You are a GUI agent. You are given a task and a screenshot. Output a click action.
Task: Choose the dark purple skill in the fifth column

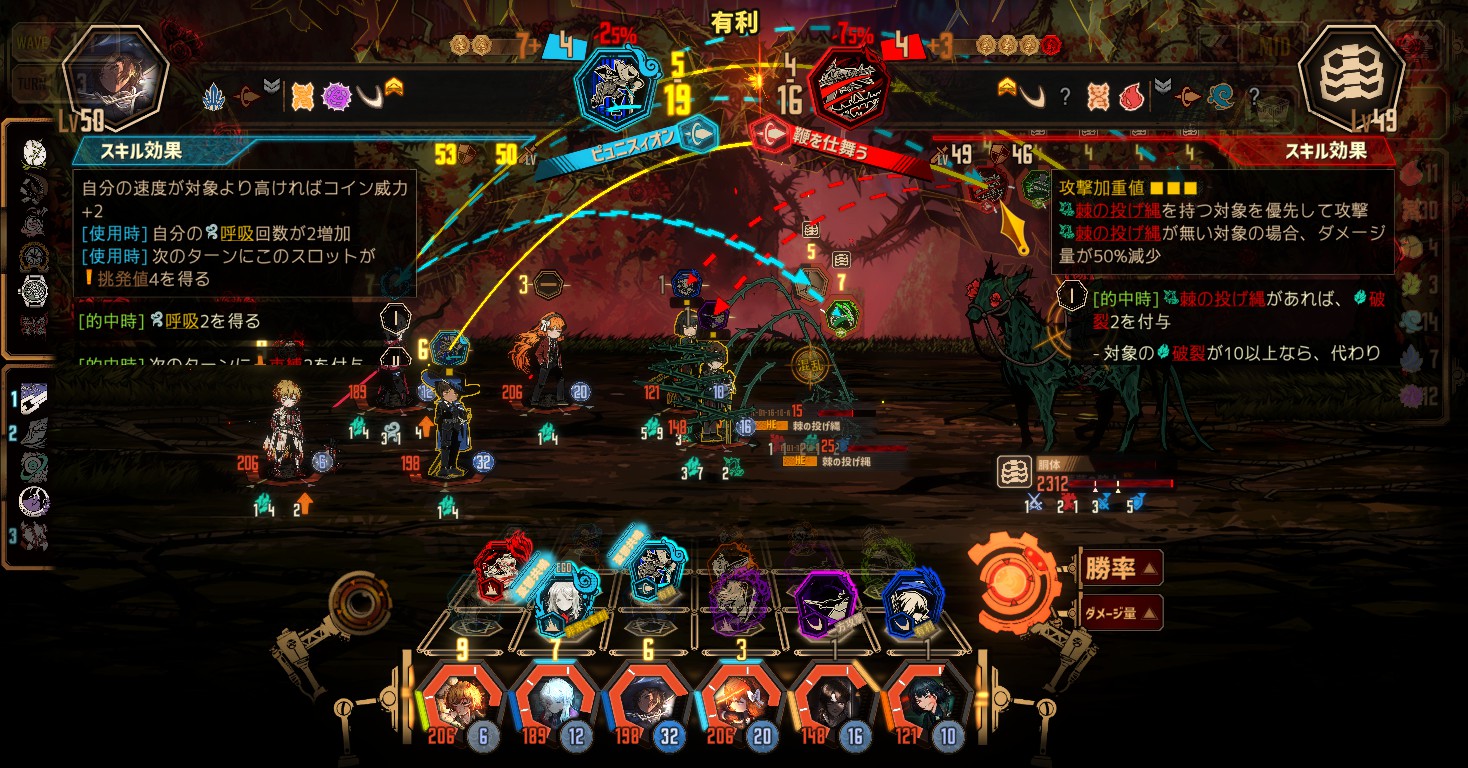[x=826, y=598]
